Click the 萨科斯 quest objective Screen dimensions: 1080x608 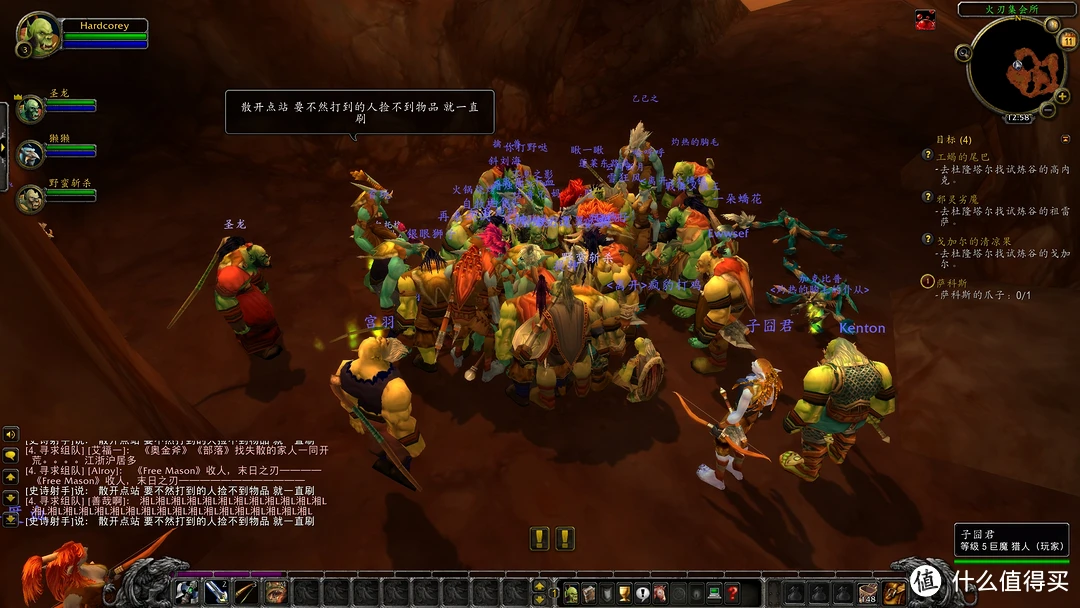click(x=960, y=282)
